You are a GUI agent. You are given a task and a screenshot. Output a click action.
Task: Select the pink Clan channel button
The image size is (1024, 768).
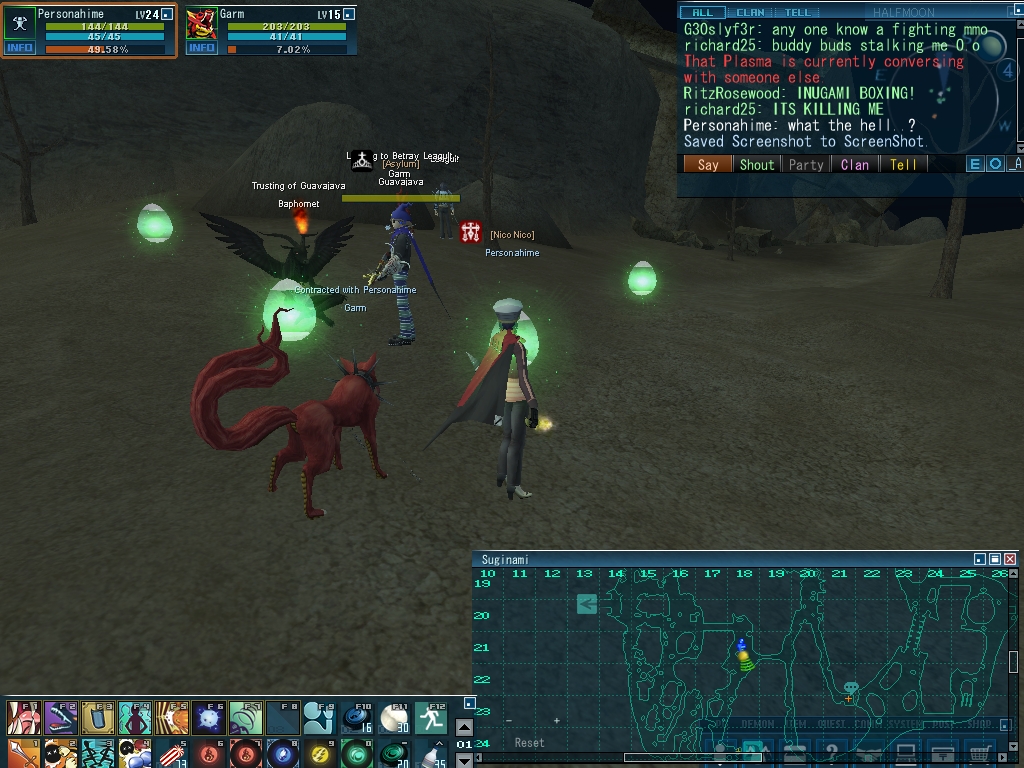[x=855, y=165]
